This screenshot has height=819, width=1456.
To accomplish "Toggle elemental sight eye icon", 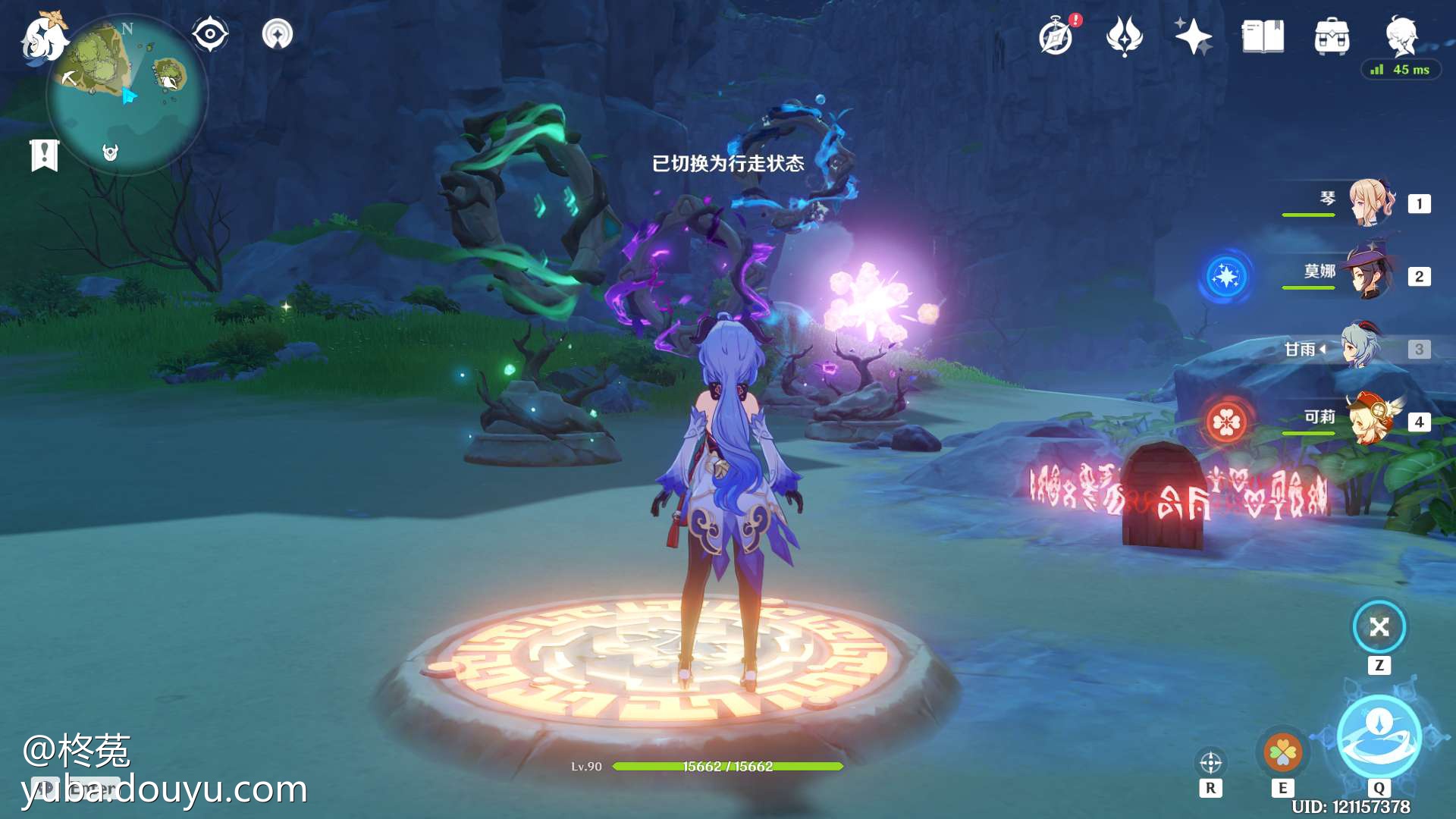I will (209, 34).
